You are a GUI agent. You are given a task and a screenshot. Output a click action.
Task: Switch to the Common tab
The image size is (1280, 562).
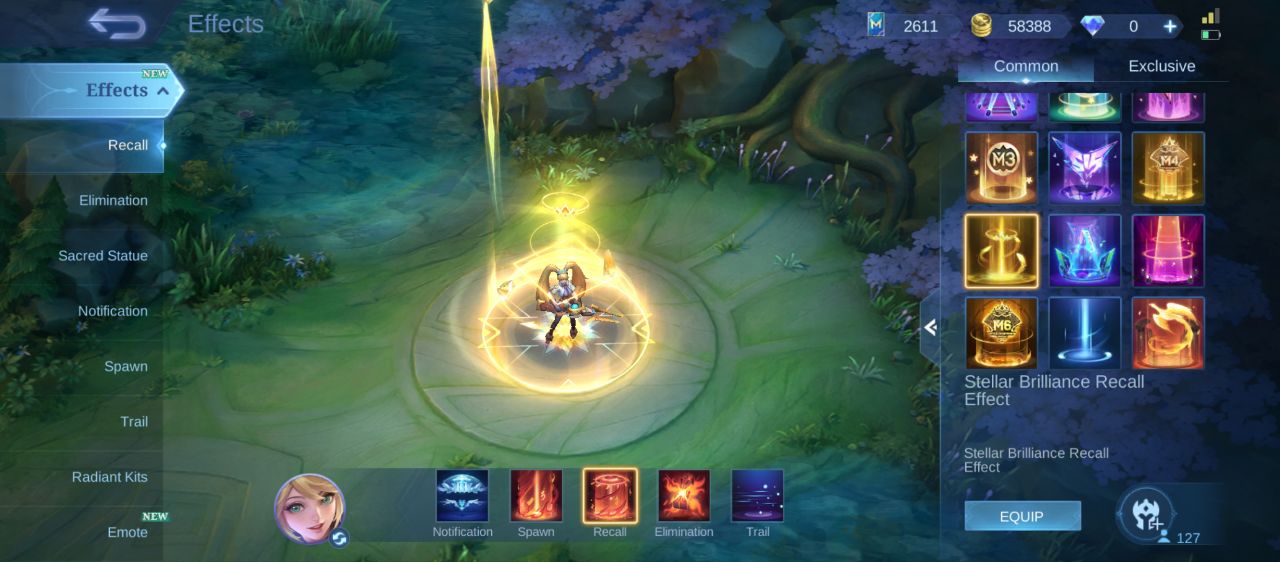click(1025, 66)
